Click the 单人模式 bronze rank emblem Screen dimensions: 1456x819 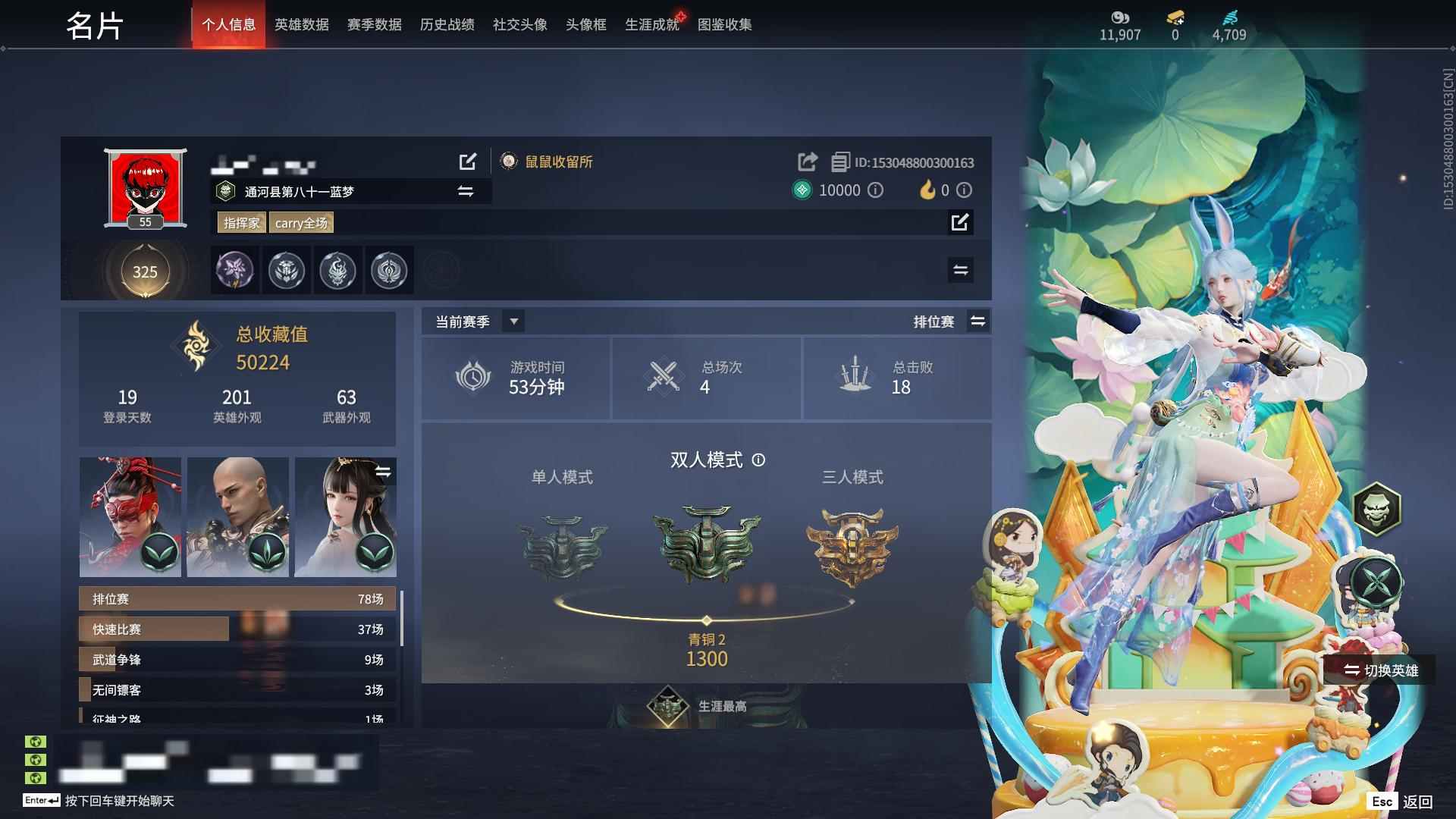point(563,548)
